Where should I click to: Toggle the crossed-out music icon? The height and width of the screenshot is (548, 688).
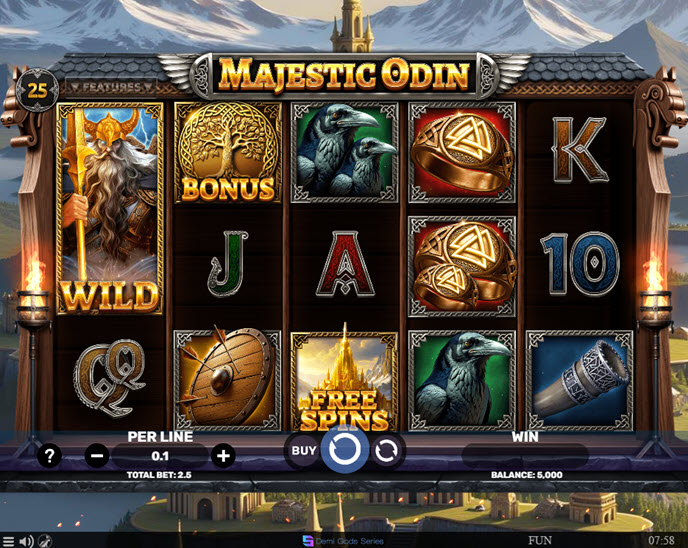45,541
